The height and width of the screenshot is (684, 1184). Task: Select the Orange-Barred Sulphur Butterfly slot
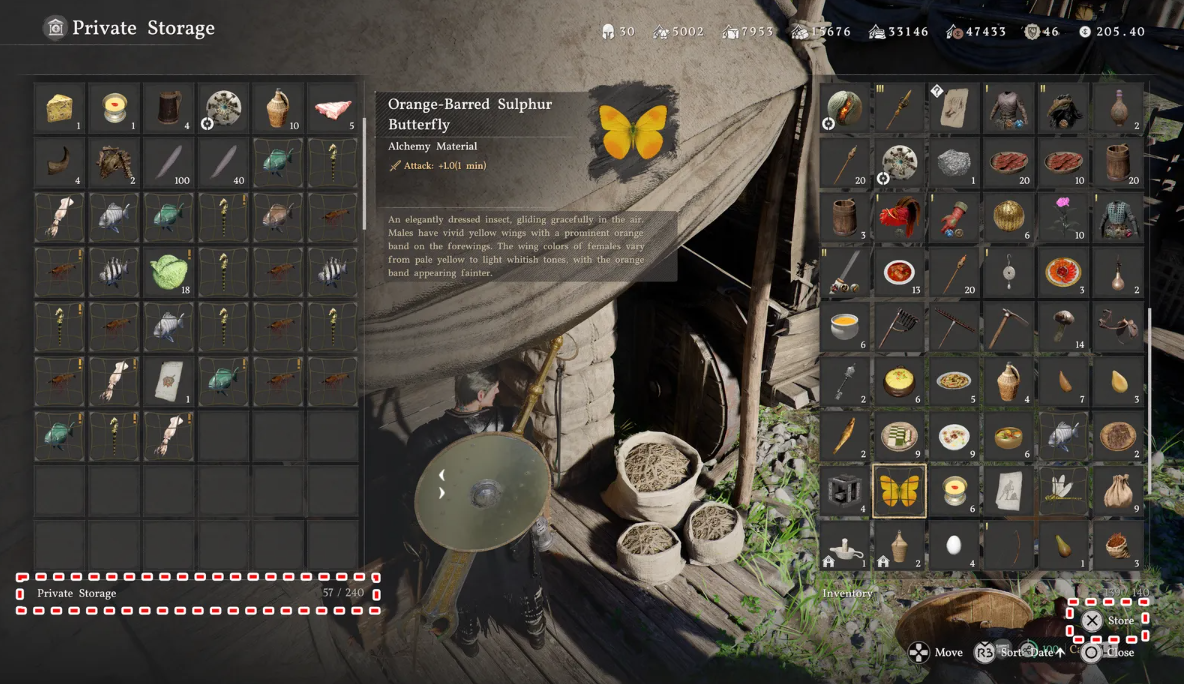point(899,490)
